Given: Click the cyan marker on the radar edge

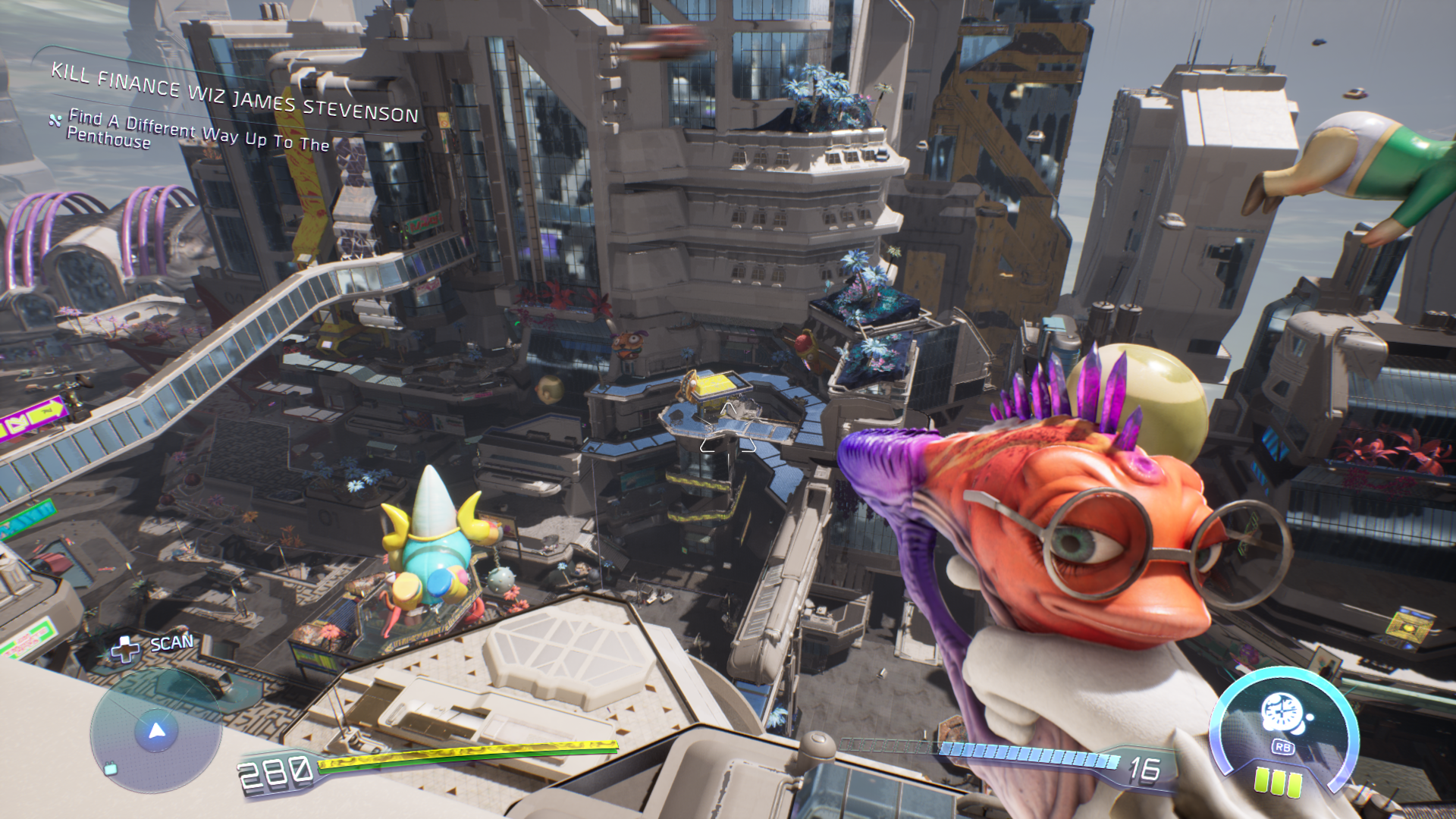Looking at the screenshot, I should coord(111,769).
